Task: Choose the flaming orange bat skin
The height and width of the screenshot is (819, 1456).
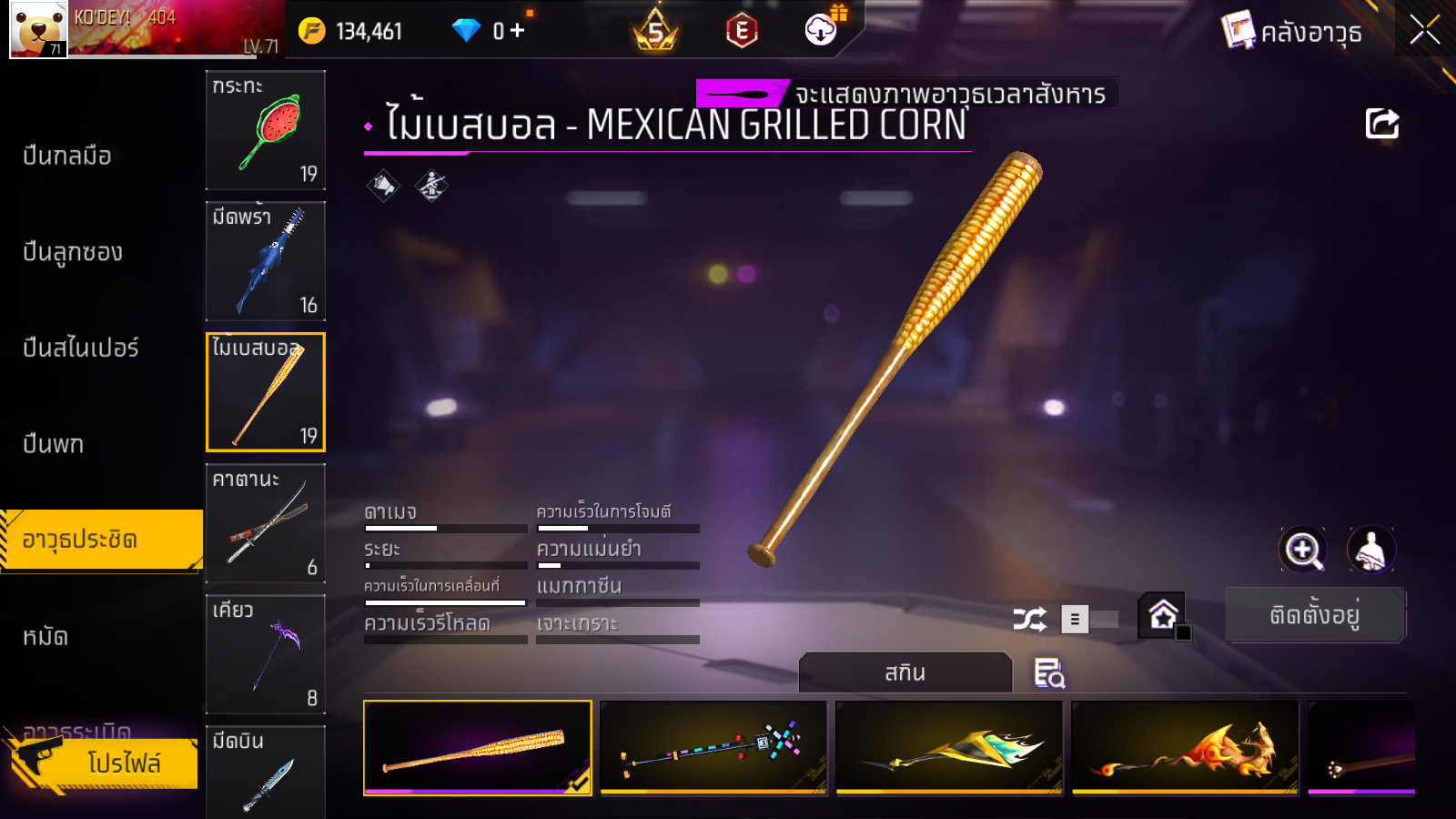Action: [x=1185, y=747]
